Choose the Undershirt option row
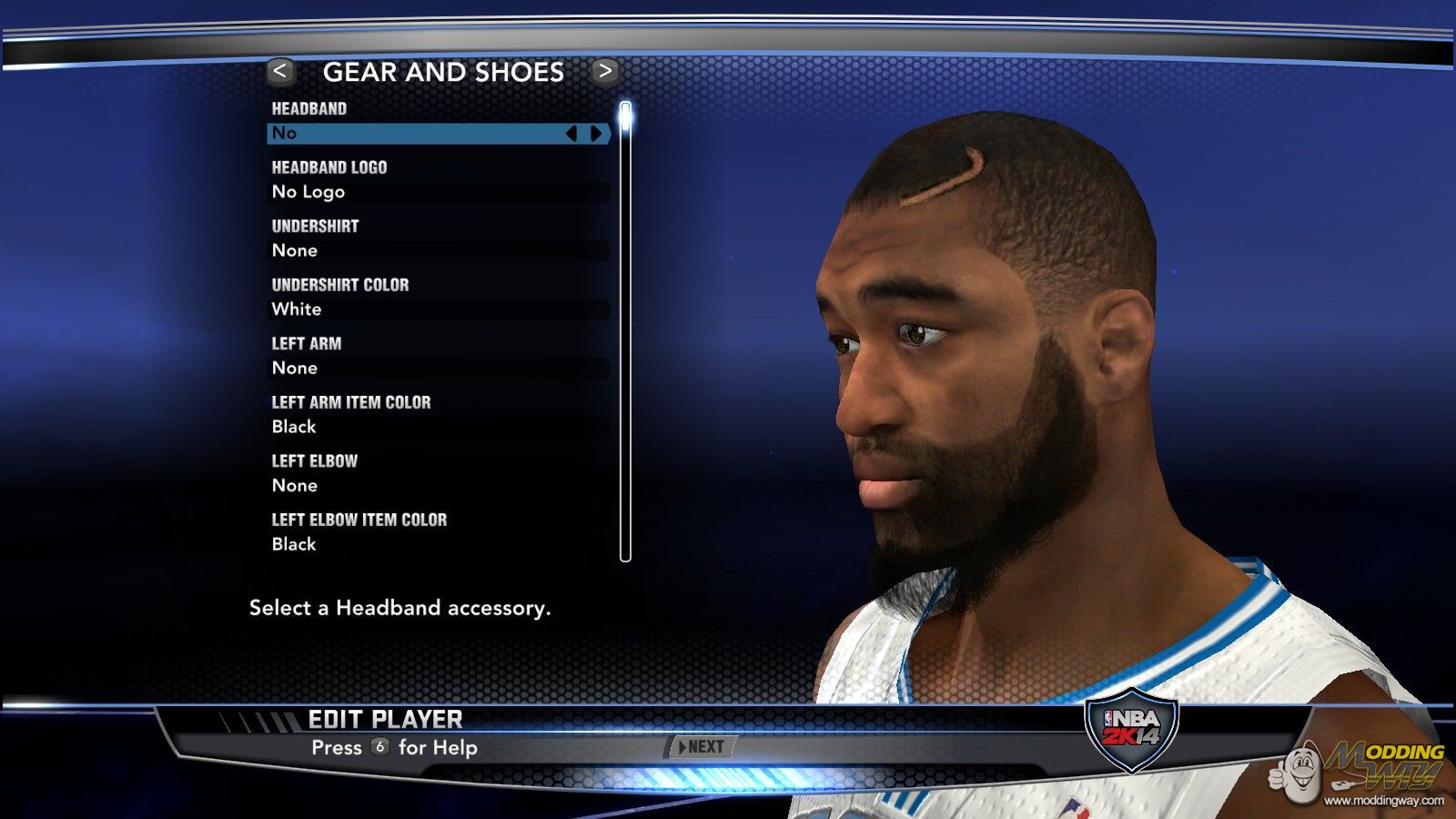This screenshot has height=819, width=1456. pyautogui.click(x=439, y=250)
